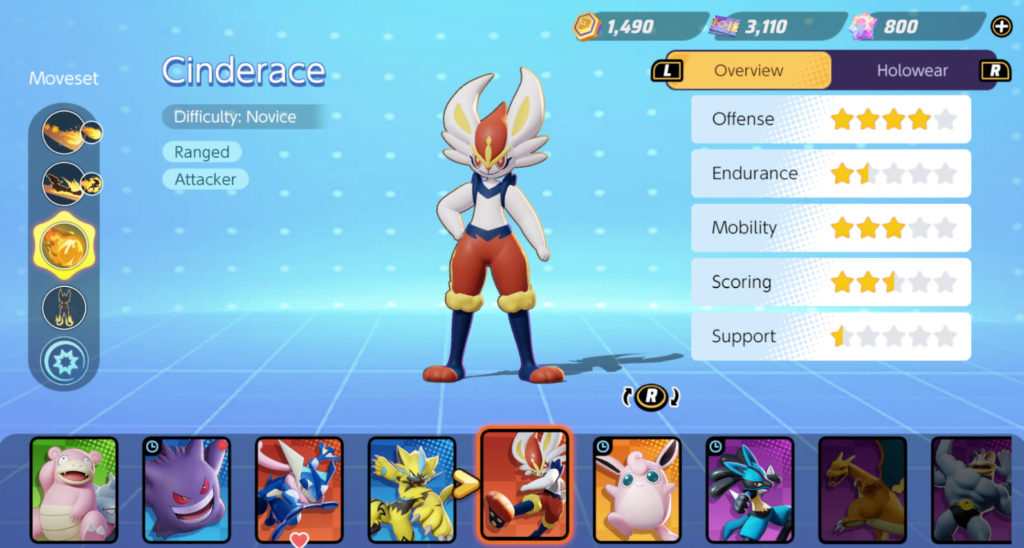Image resolution: width=1024 pixels, height=548 pixels.
Task: Select the Lucario portrait
Action: [750, 490]
